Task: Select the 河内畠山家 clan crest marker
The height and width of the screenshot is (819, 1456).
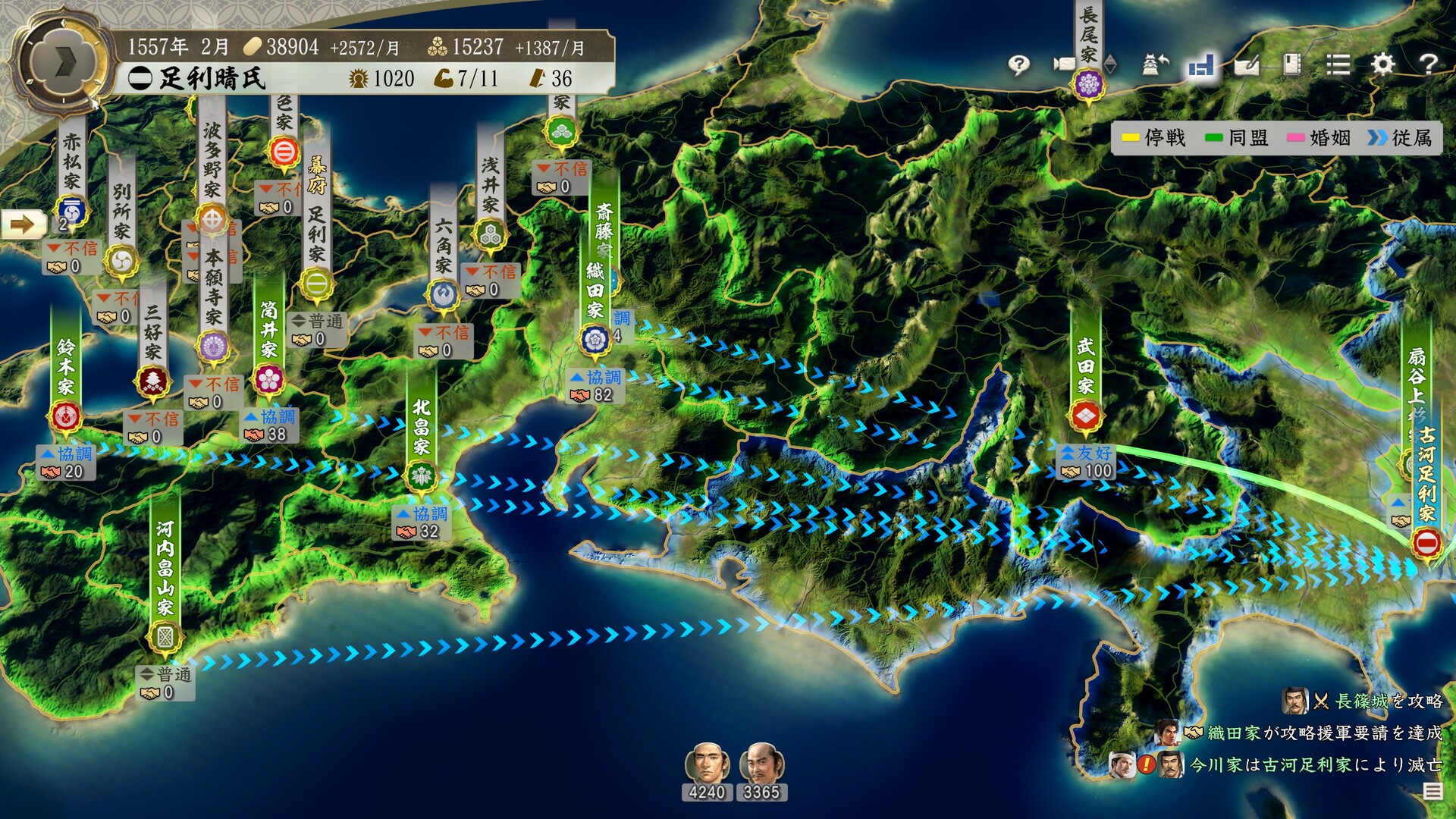Action: coord(165,636)
